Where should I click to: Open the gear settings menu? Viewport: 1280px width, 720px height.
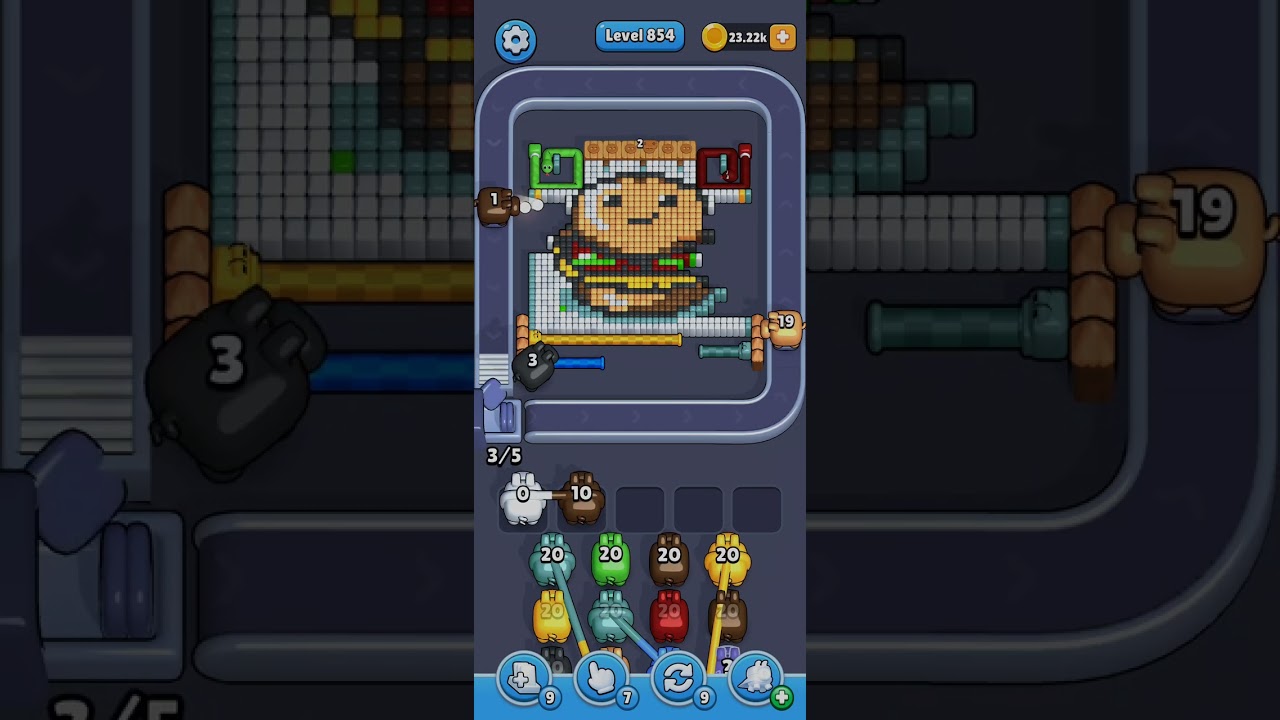515,40
